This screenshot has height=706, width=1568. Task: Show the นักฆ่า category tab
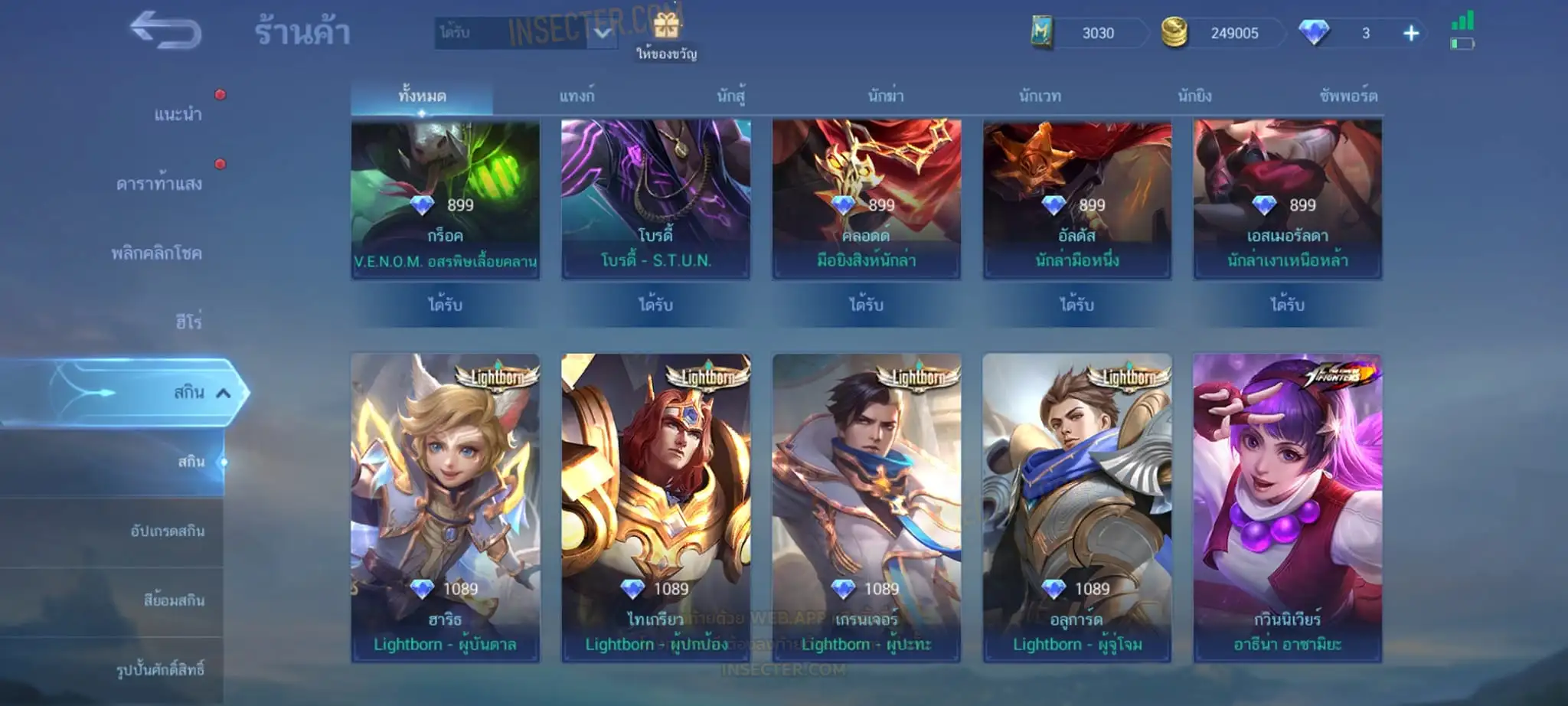point(886,96)
